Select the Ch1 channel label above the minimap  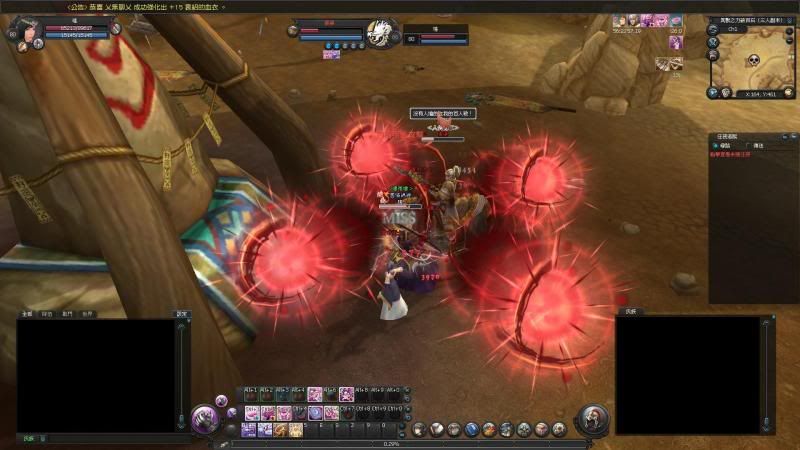[733, 29]
